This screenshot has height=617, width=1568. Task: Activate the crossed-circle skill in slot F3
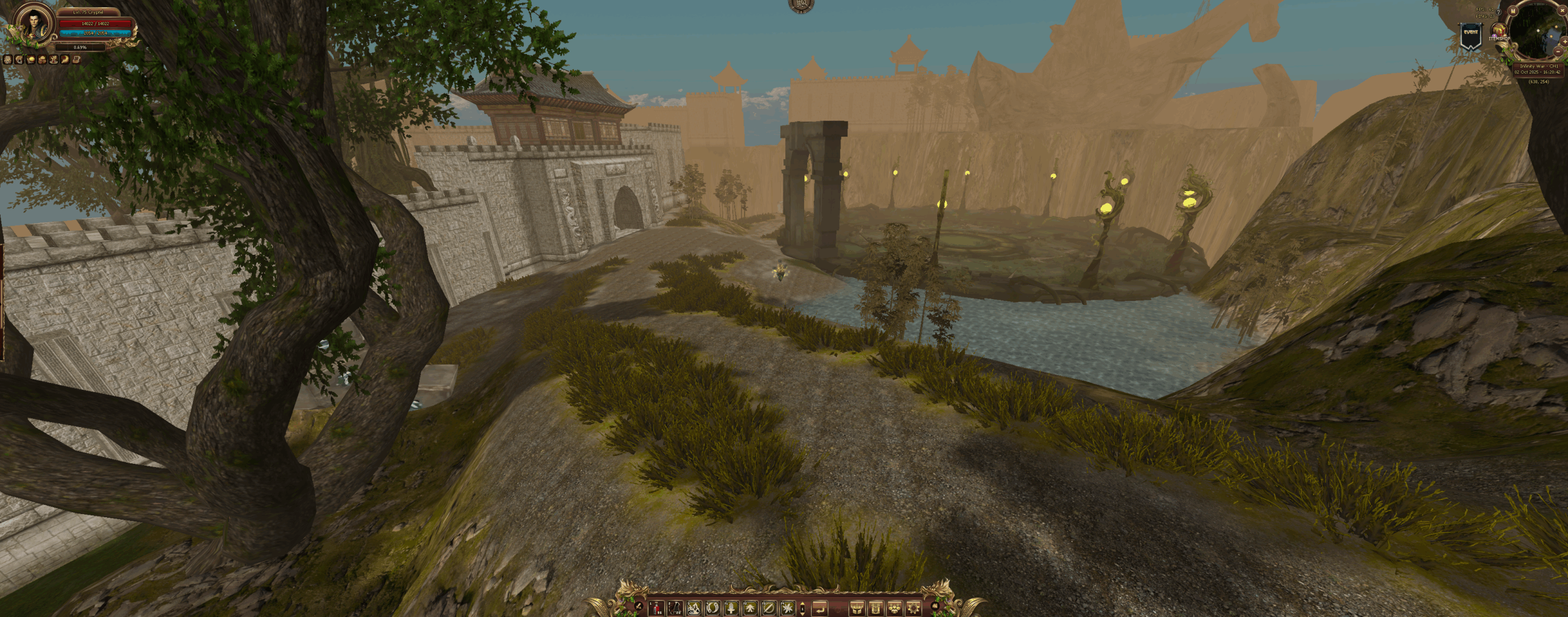pos(768,608)
